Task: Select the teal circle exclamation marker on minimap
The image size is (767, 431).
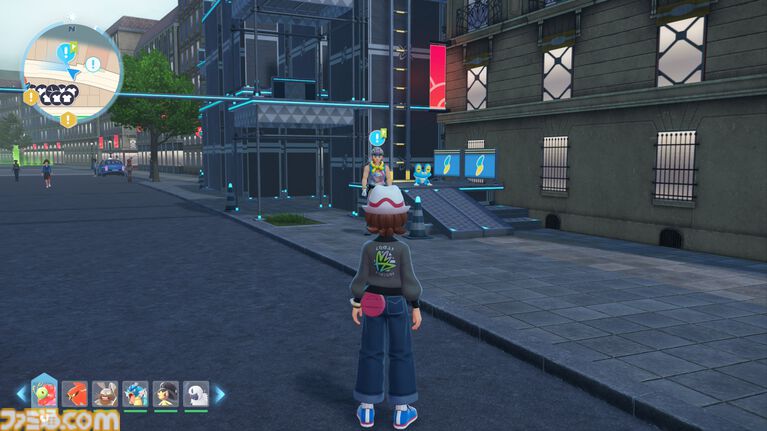Action: point(92,64)
